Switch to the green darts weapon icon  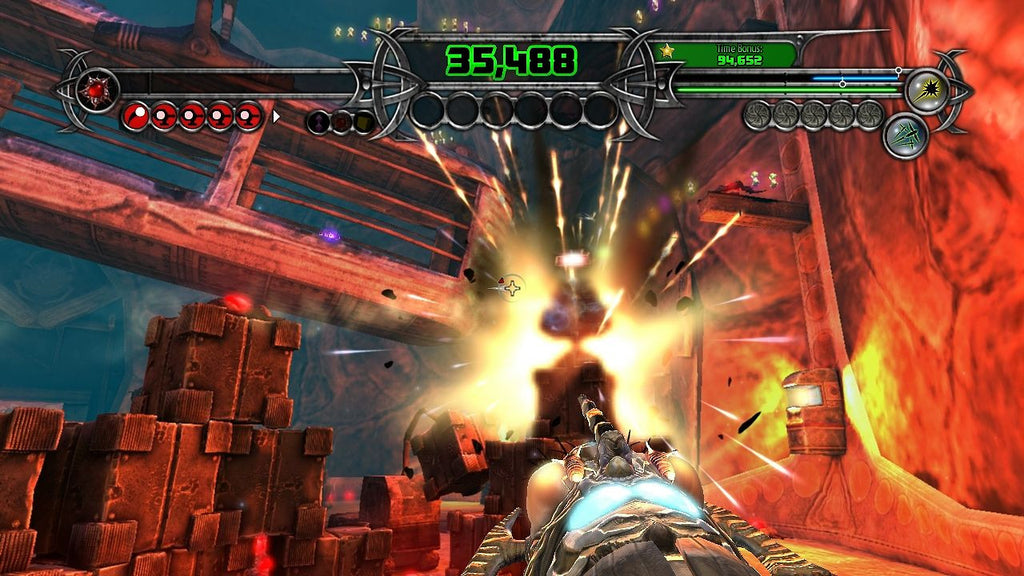coord(905,137)
